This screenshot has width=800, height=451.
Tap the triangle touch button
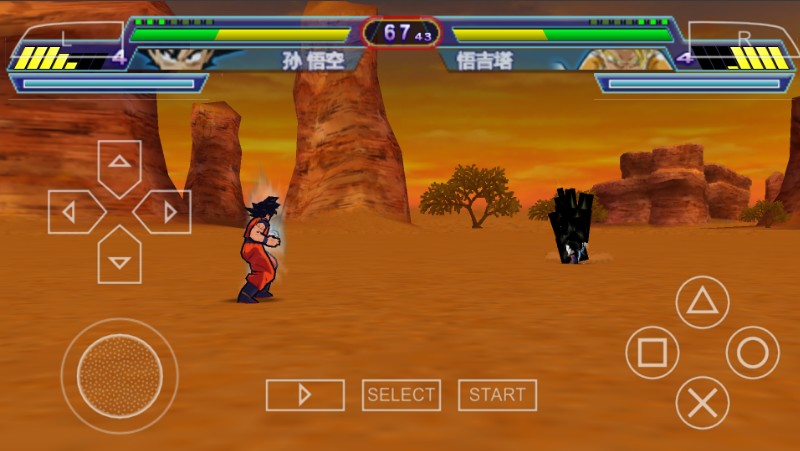(702, 302)
